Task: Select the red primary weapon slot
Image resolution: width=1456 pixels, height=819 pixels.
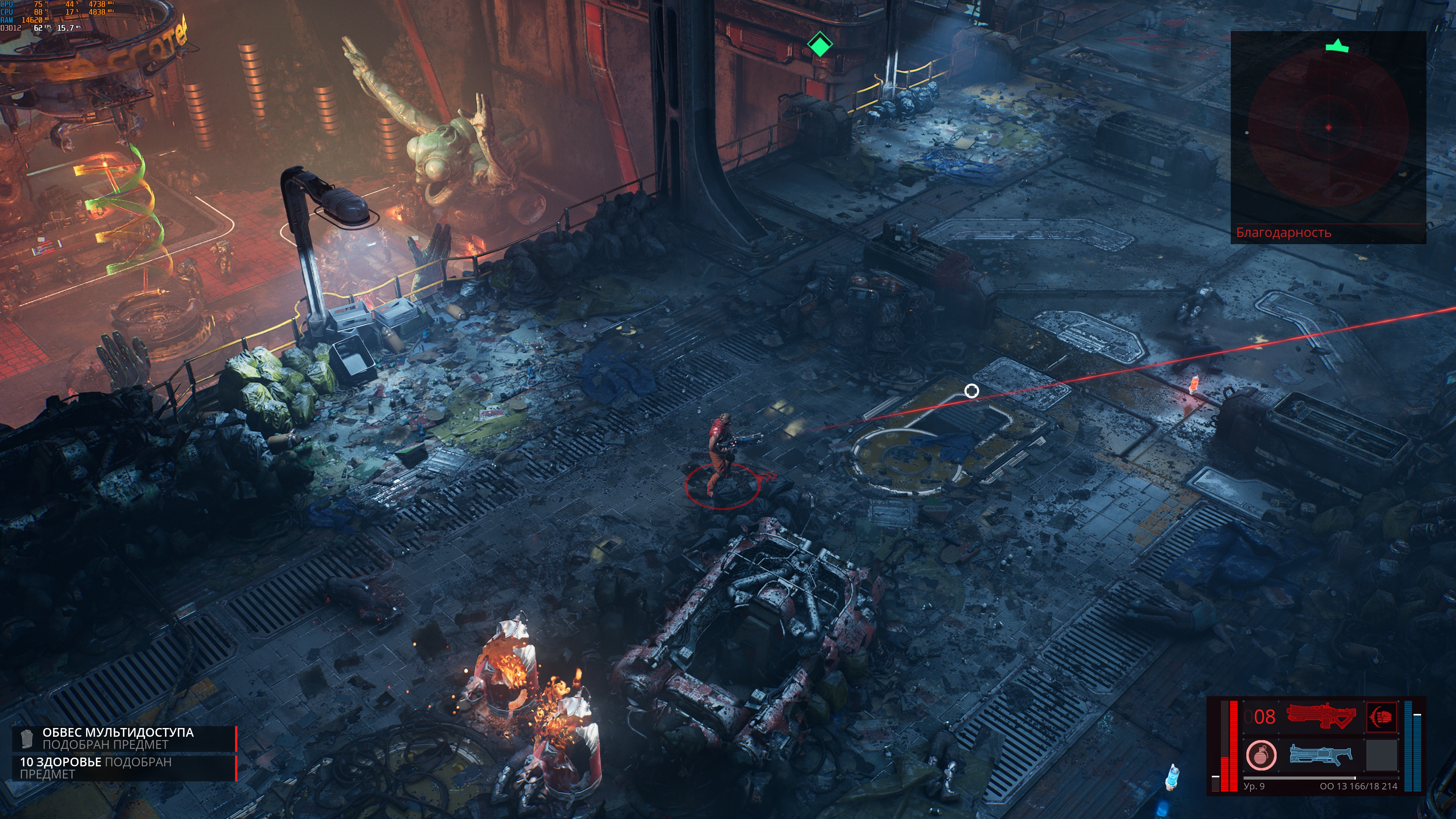Action: tap(1320, 716)
